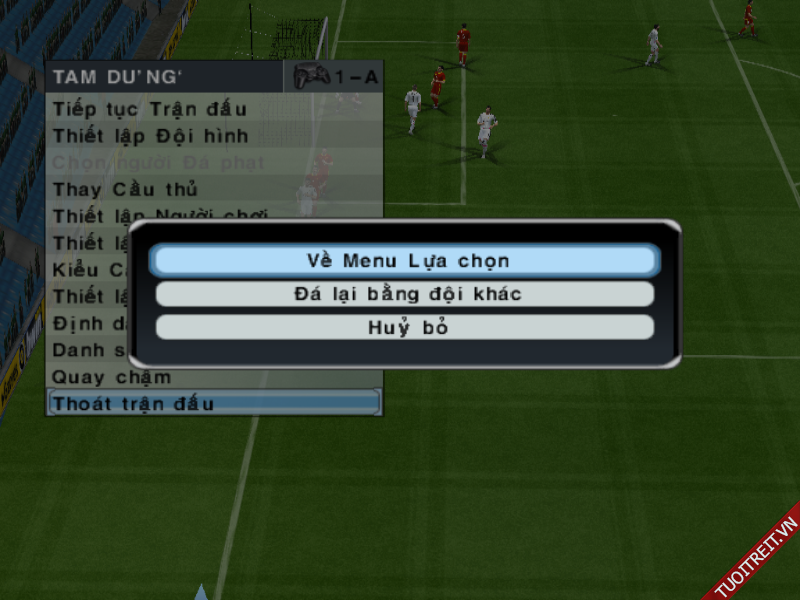
Task: Choose Đá lại bằng đội khác
Action: click(x=405, y=294)
